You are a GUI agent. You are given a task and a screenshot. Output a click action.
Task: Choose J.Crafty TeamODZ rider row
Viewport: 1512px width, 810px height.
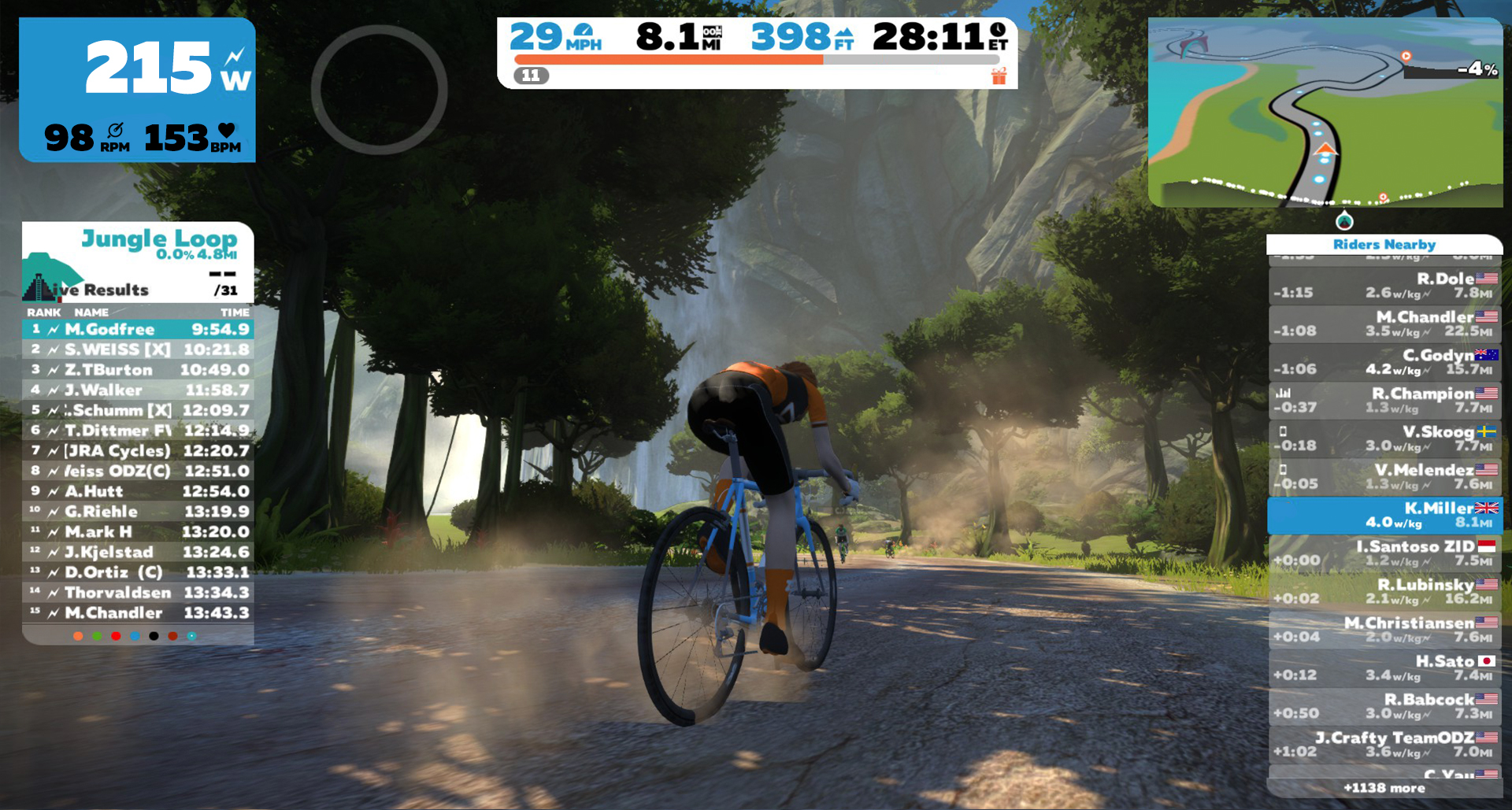click(x=1384, y=745)
